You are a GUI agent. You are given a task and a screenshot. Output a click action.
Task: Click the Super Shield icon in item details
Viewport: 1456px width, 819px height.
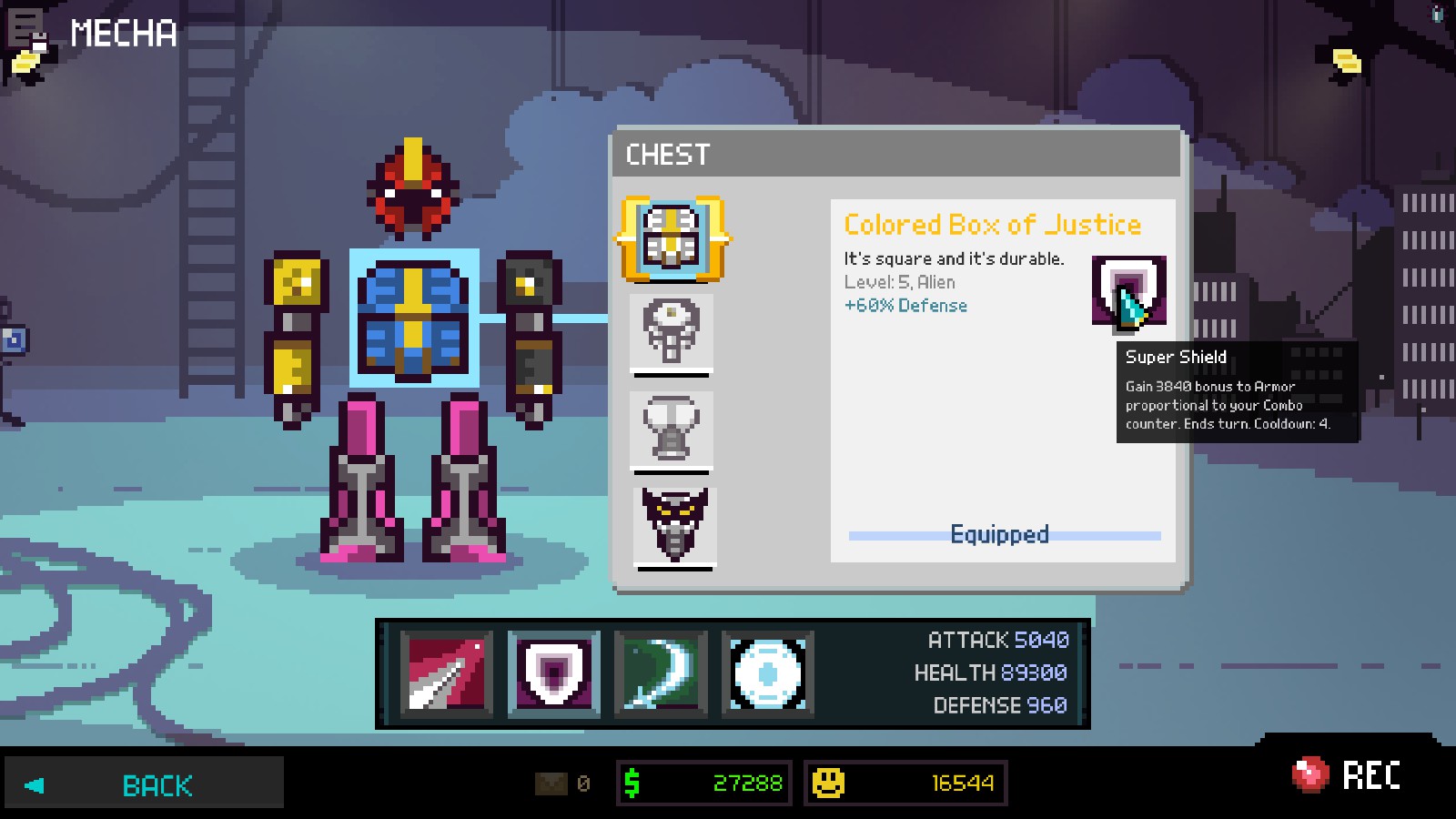(x=1128, y=291)
